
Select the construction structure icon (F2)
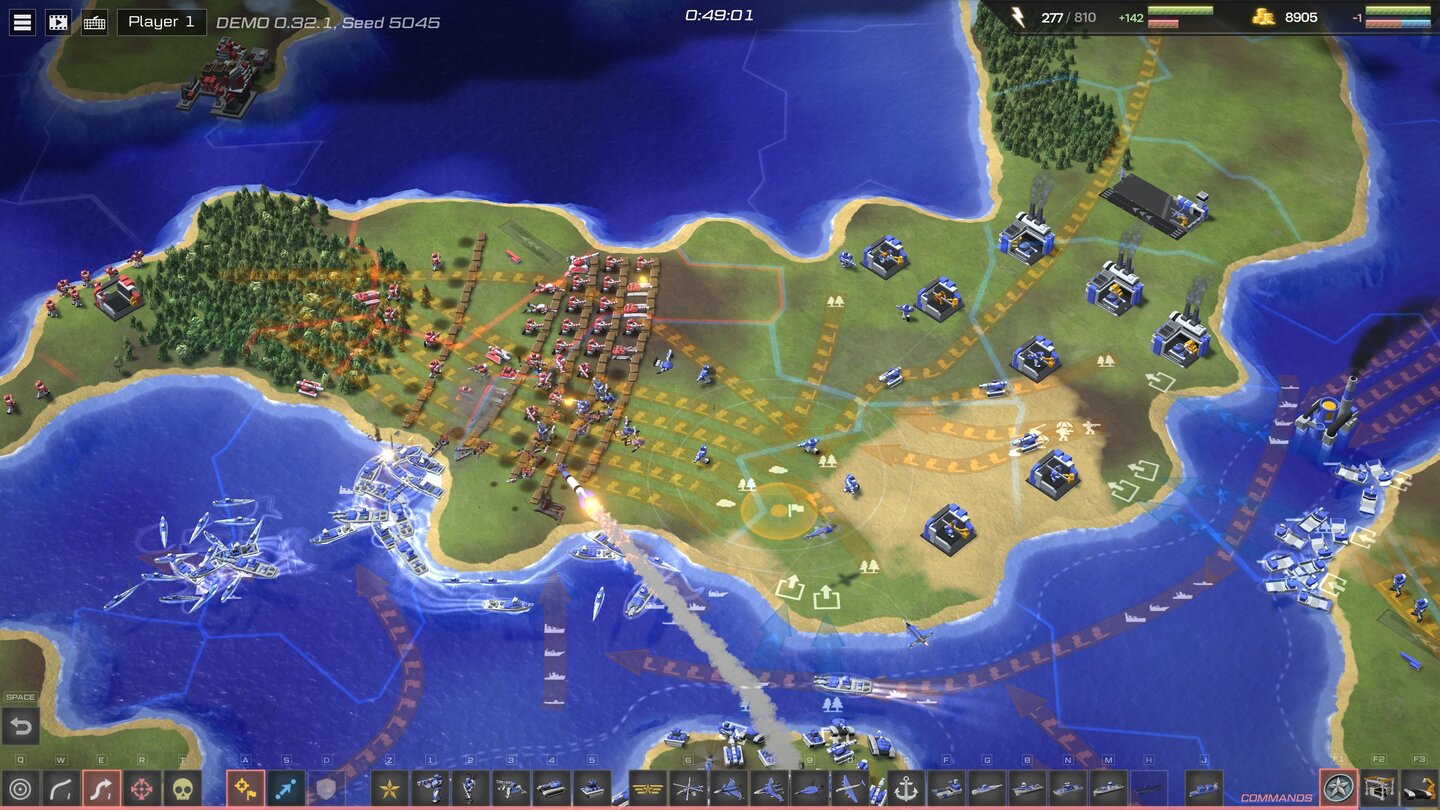tap(1378, 789)
